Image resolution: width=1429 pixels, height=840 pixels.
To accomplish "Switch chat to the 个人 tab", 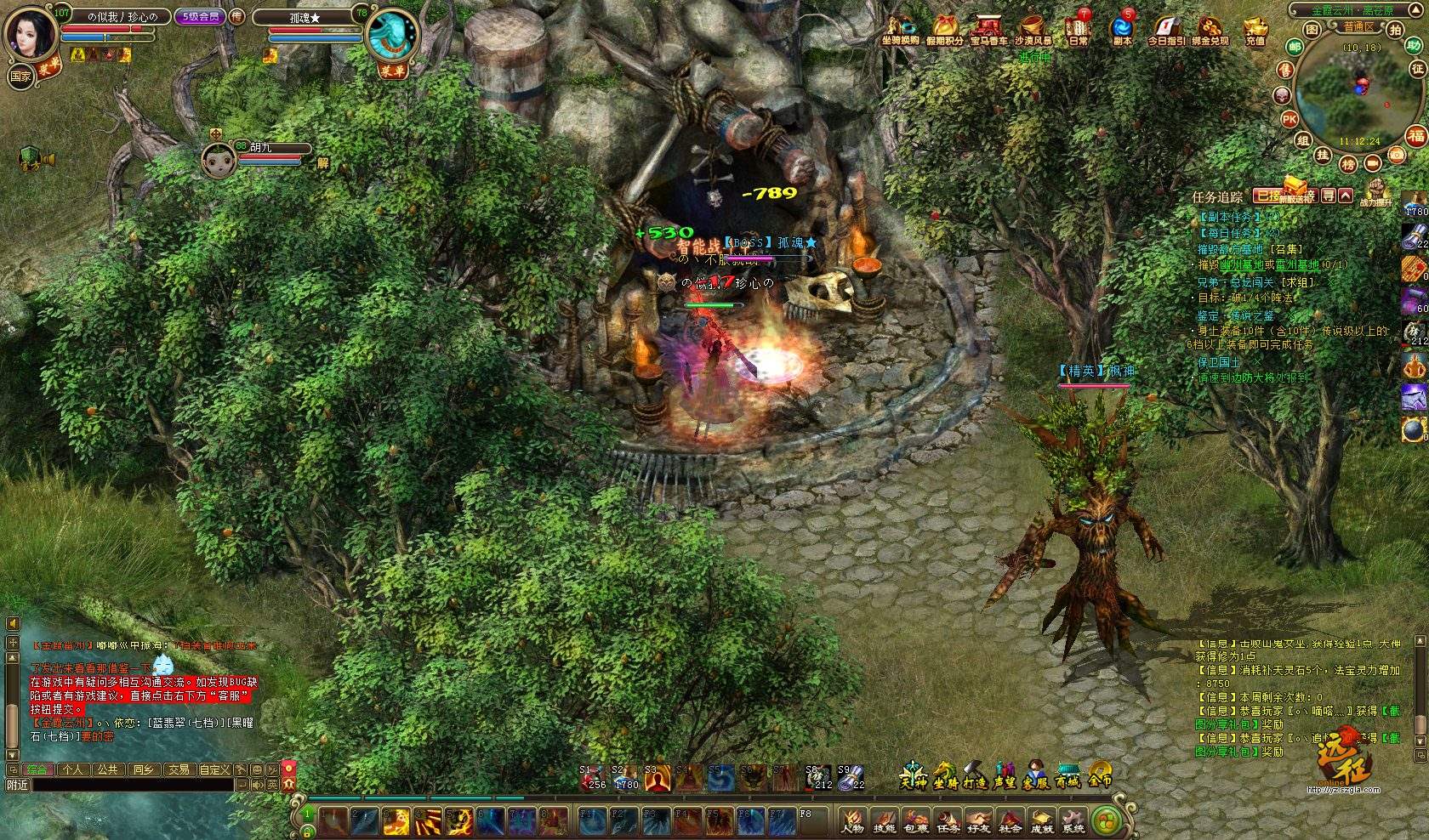I will 73,769.
